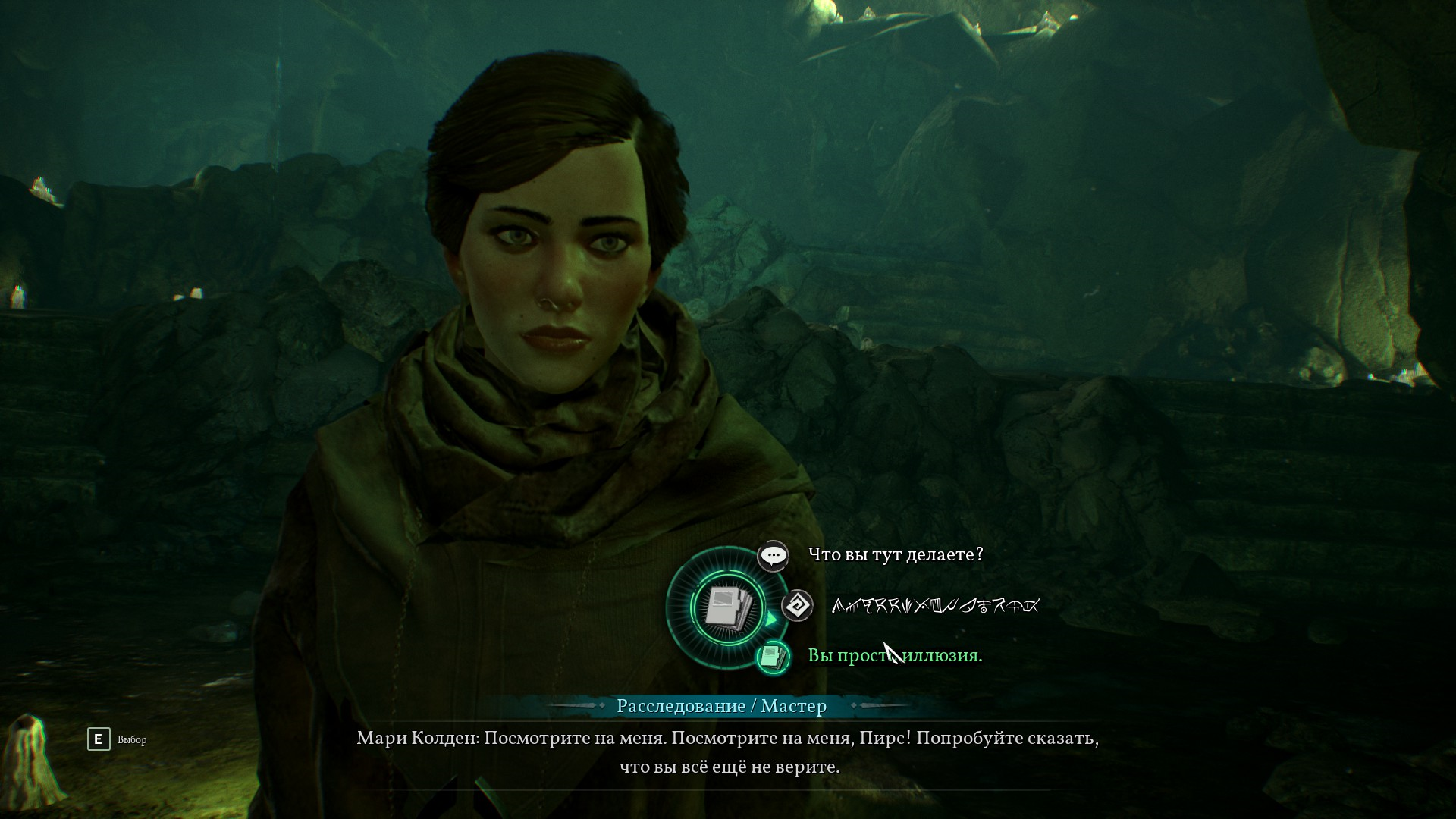Select the runic glyph dialogue option
Image resolution: width=1456 pixels, height=819 pixels.
tap(935, 606)
